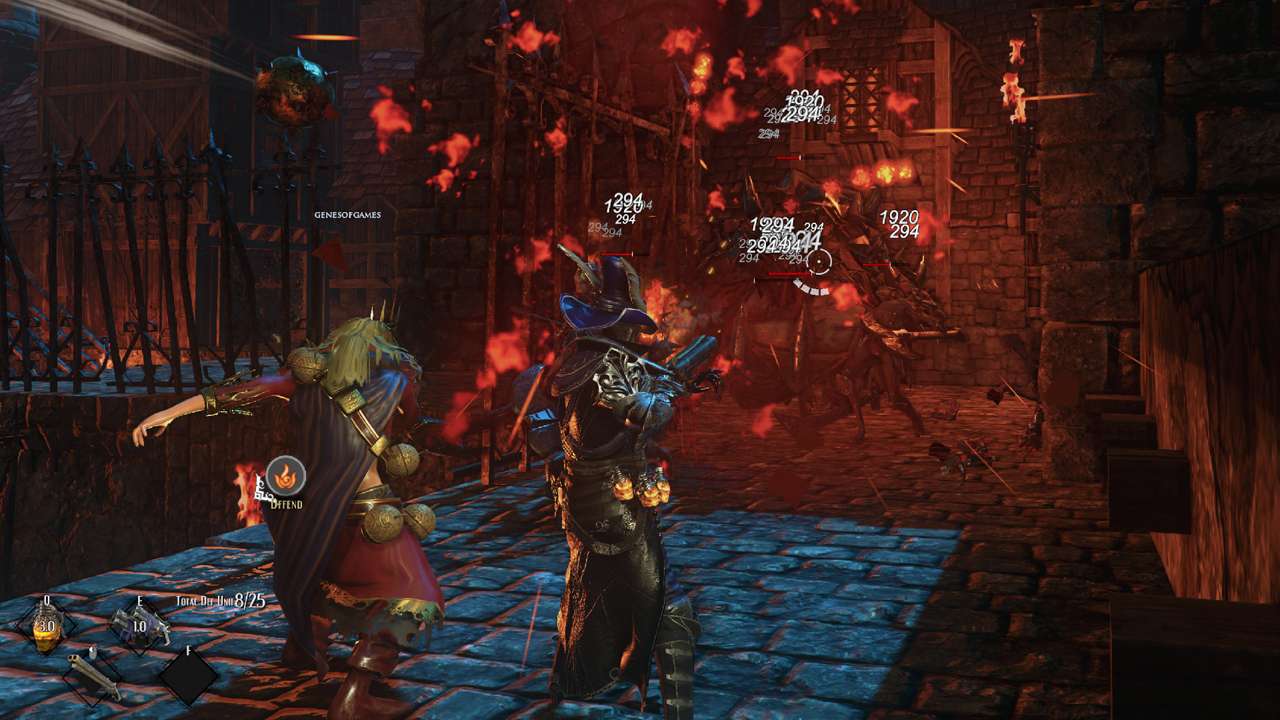The height and width of the screenshot is (720, 1280).
Task: Click the aiming crosshair reticle at screen center
Action: [x=820, y=262]
